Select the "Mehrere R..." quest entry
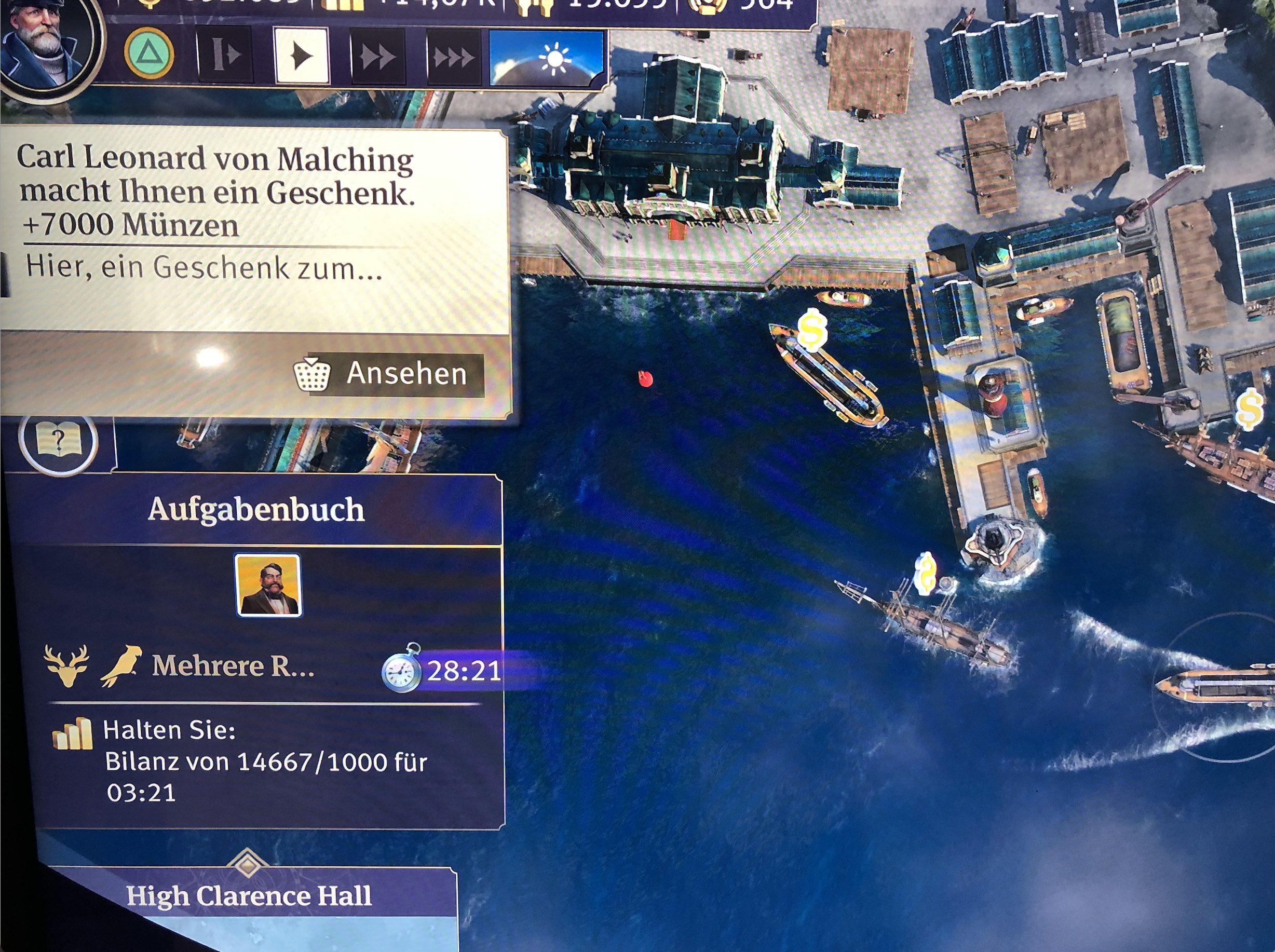 point(233,666)
